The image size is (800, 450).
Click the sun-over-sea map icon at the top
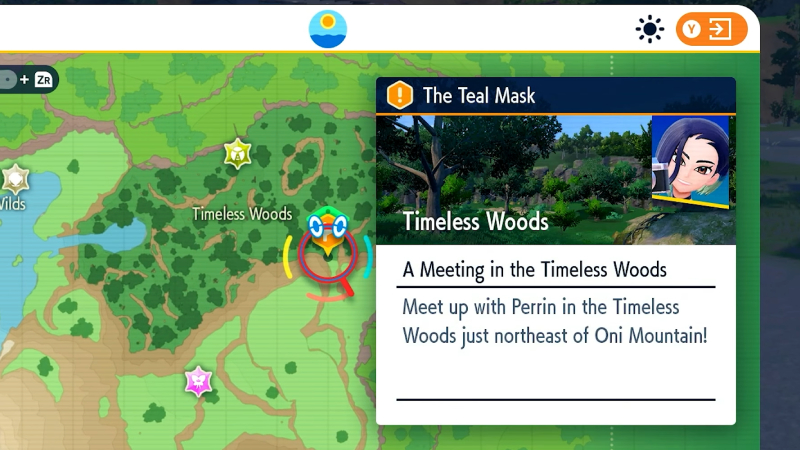coord(328,29)
